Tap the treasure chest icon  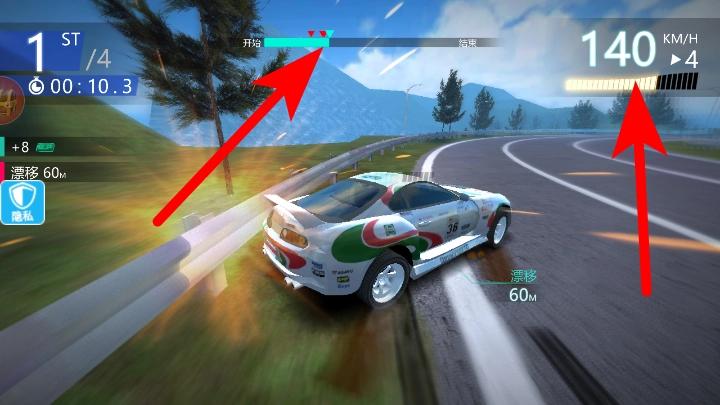click(x=9, y=102)
